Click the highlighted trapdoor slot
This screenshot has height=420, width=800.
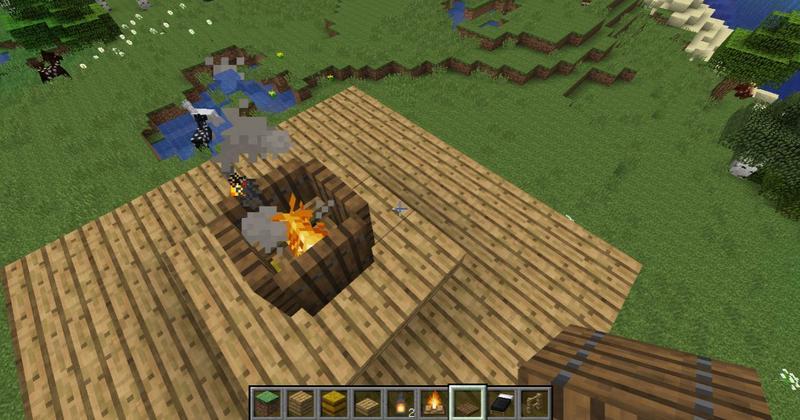tap(467, 403)
